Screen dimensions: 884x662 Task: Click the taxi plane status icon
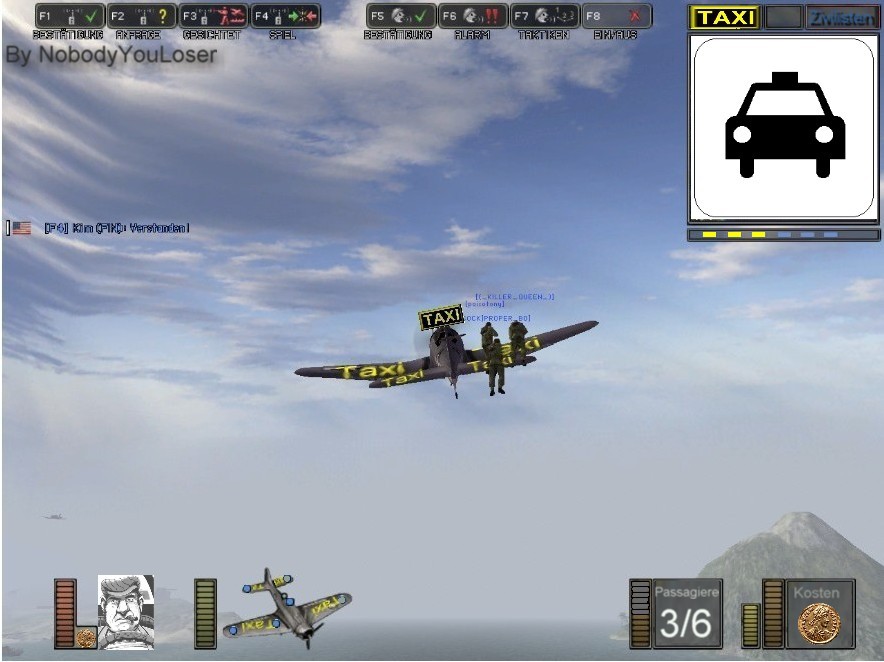(287, 608)
